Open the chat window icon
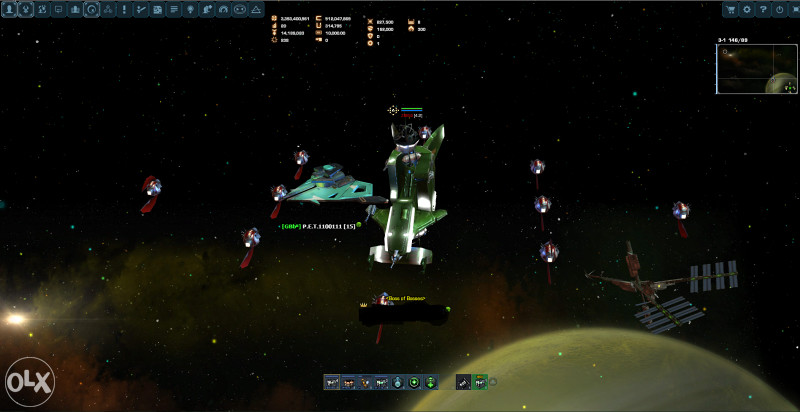 [59, 9]
